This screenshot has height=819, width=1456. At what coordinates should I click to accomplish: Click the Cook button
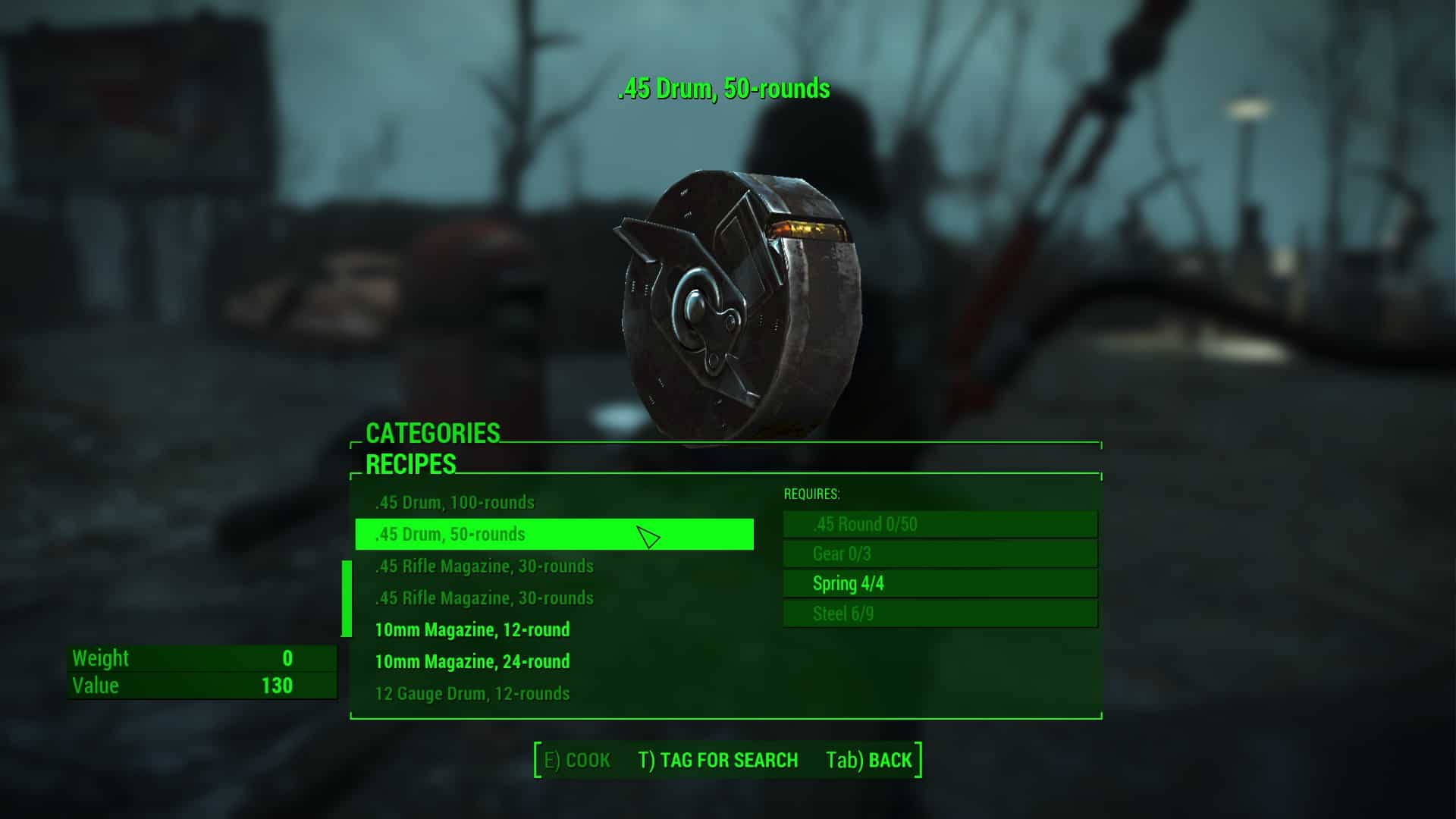tap(578, 761)
